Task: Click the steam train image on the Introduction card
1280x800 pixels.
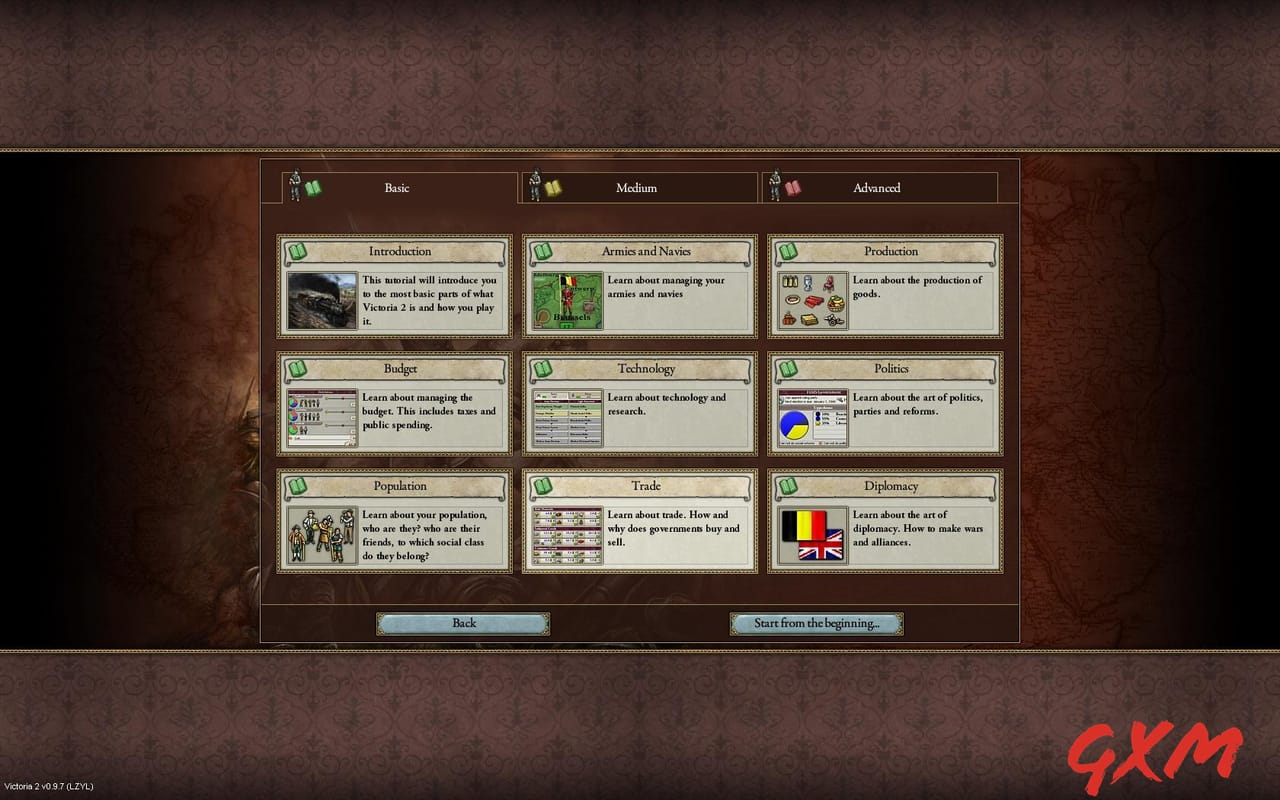Action: click(x=320, y=298)
